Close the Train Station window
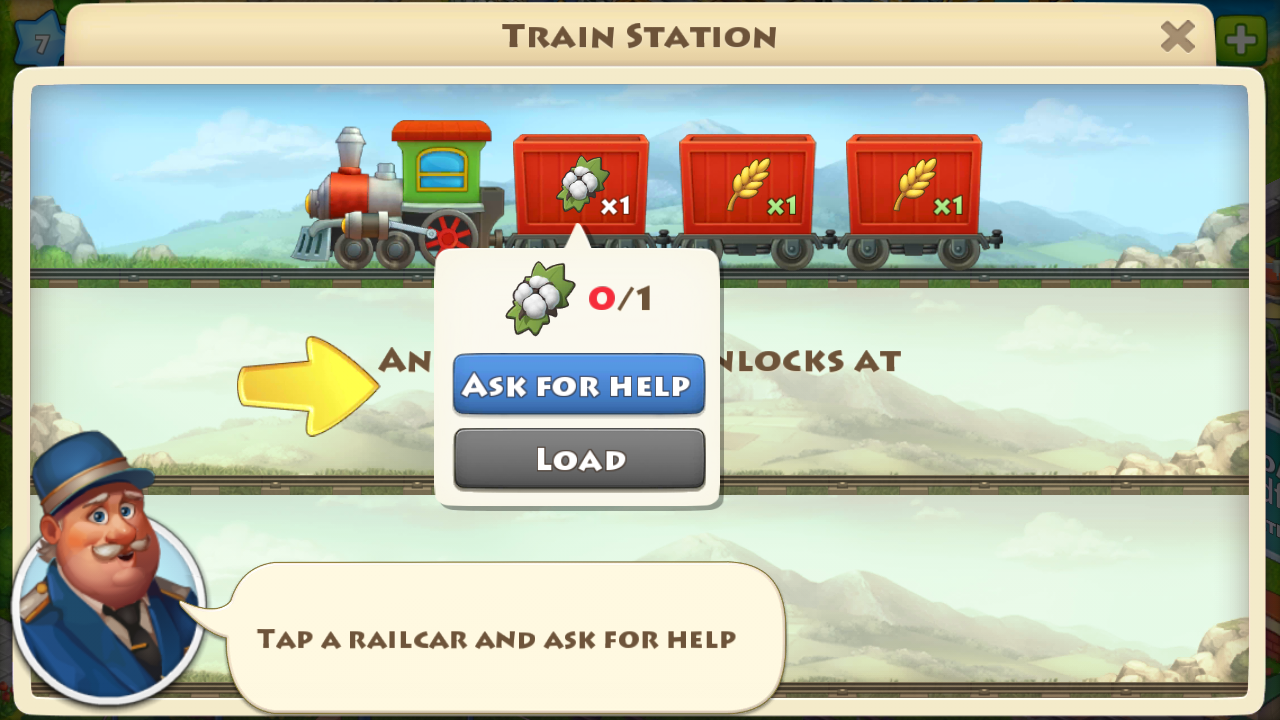The image size is (1280, 720). tap(1177, 38)
